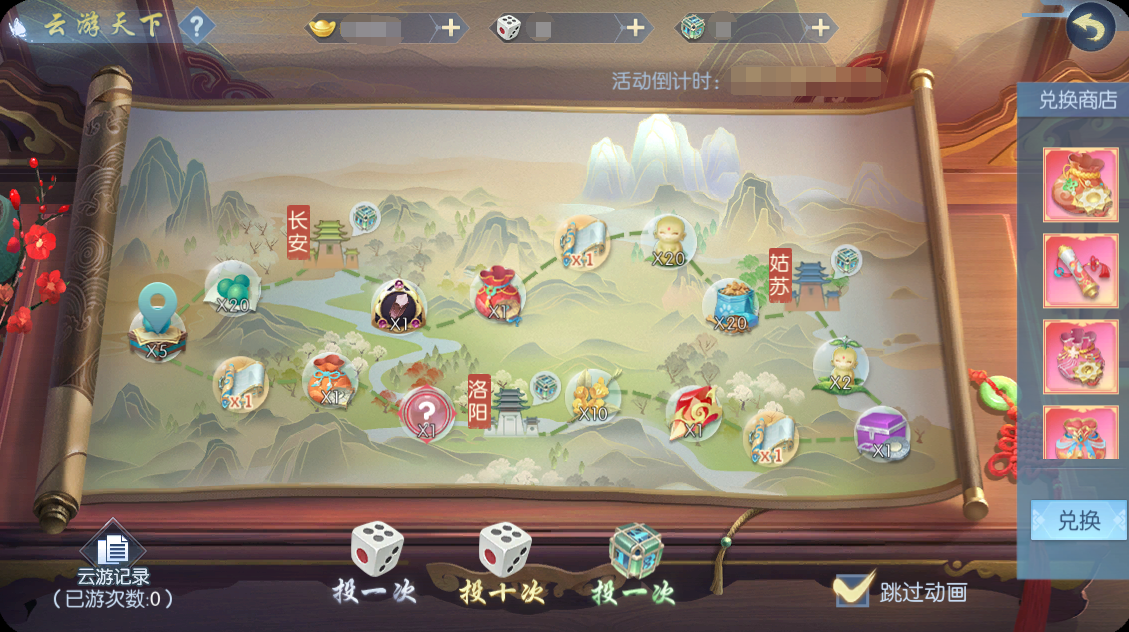
Task: Toggle the 跳过动画 skip animation checkbox
Action: pos(852,590)
